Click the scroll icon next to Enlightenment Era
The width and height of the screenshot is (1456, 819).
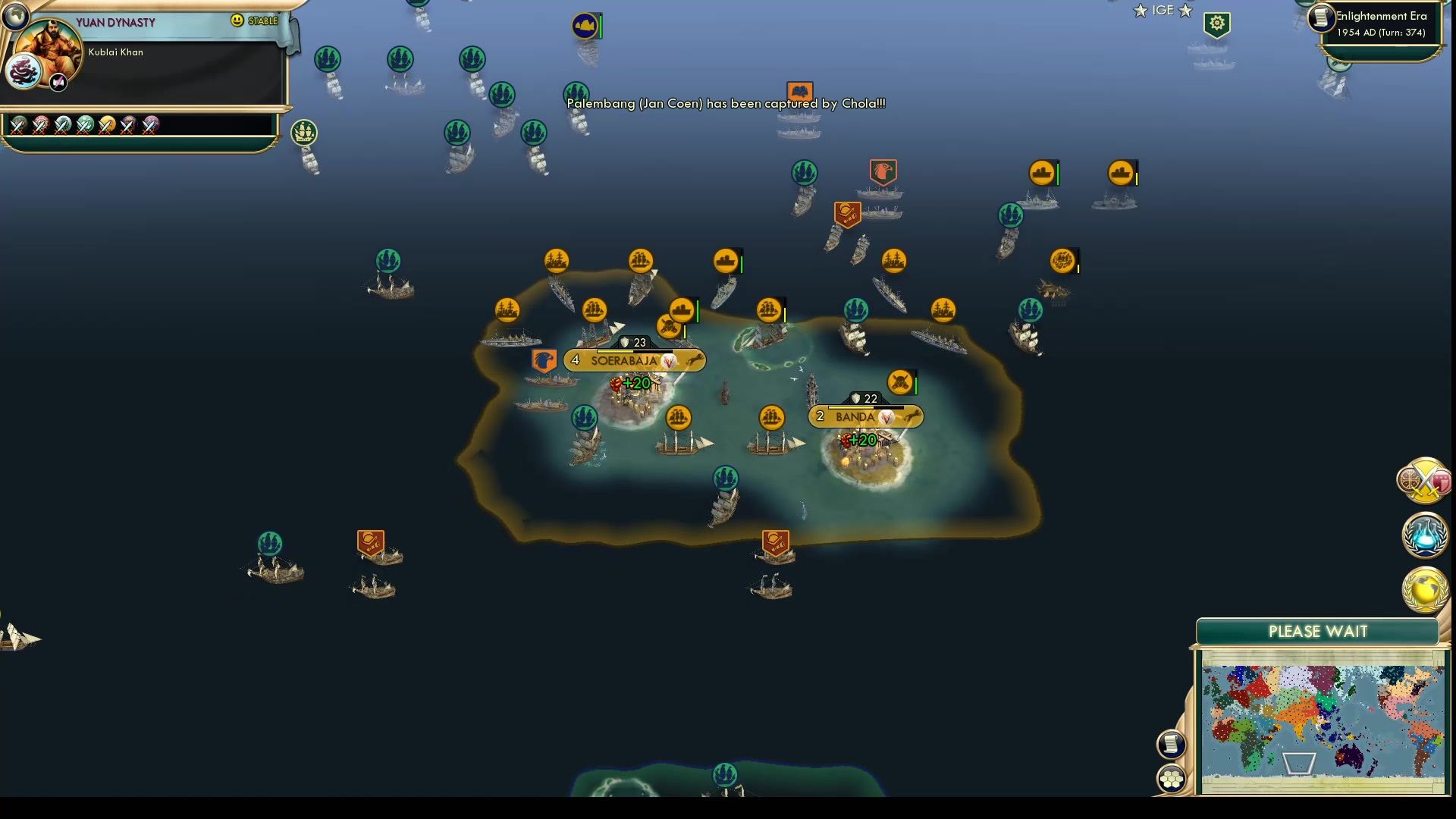point(1319,19)
